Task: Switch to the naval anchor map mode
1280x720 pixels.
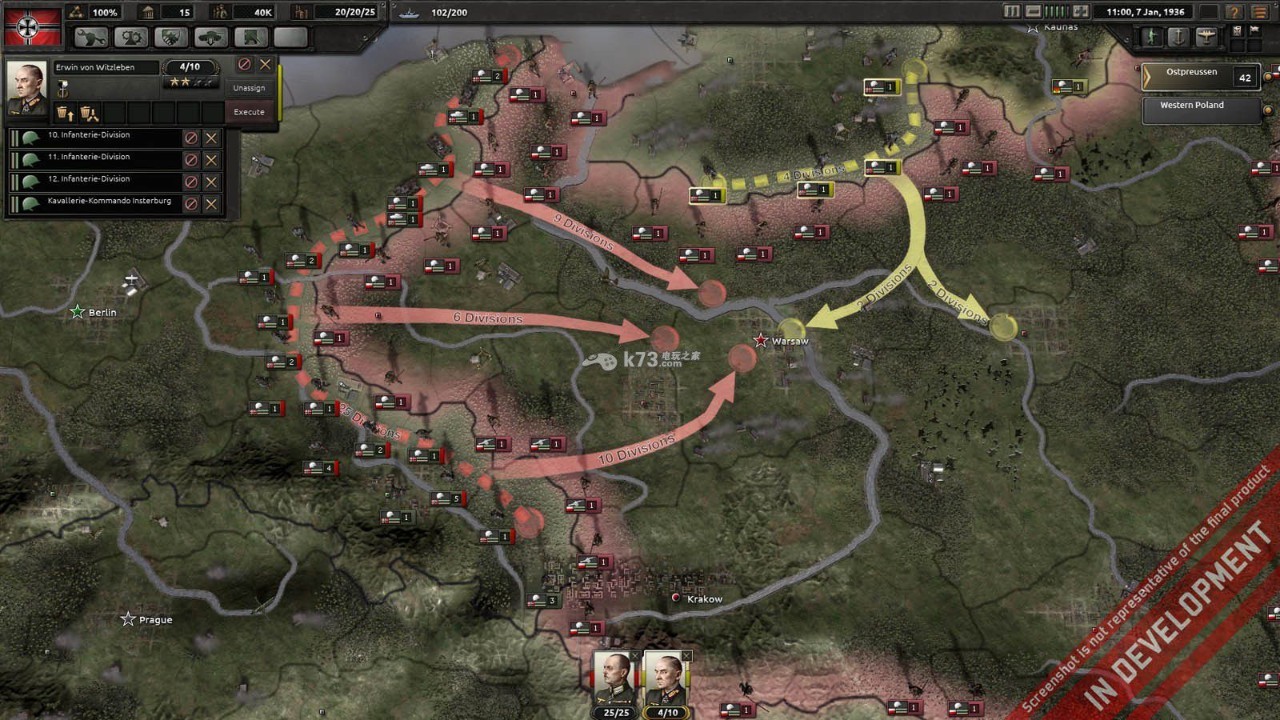Action: click(1178, 37)
